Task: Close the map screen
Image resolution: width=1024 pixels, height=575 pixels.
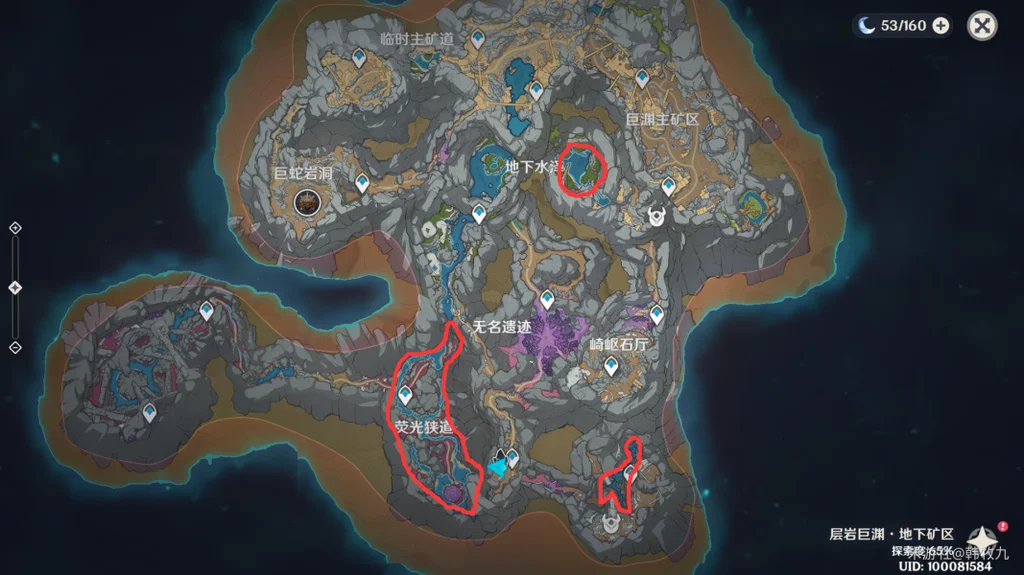Action: [x=982, y=26]
